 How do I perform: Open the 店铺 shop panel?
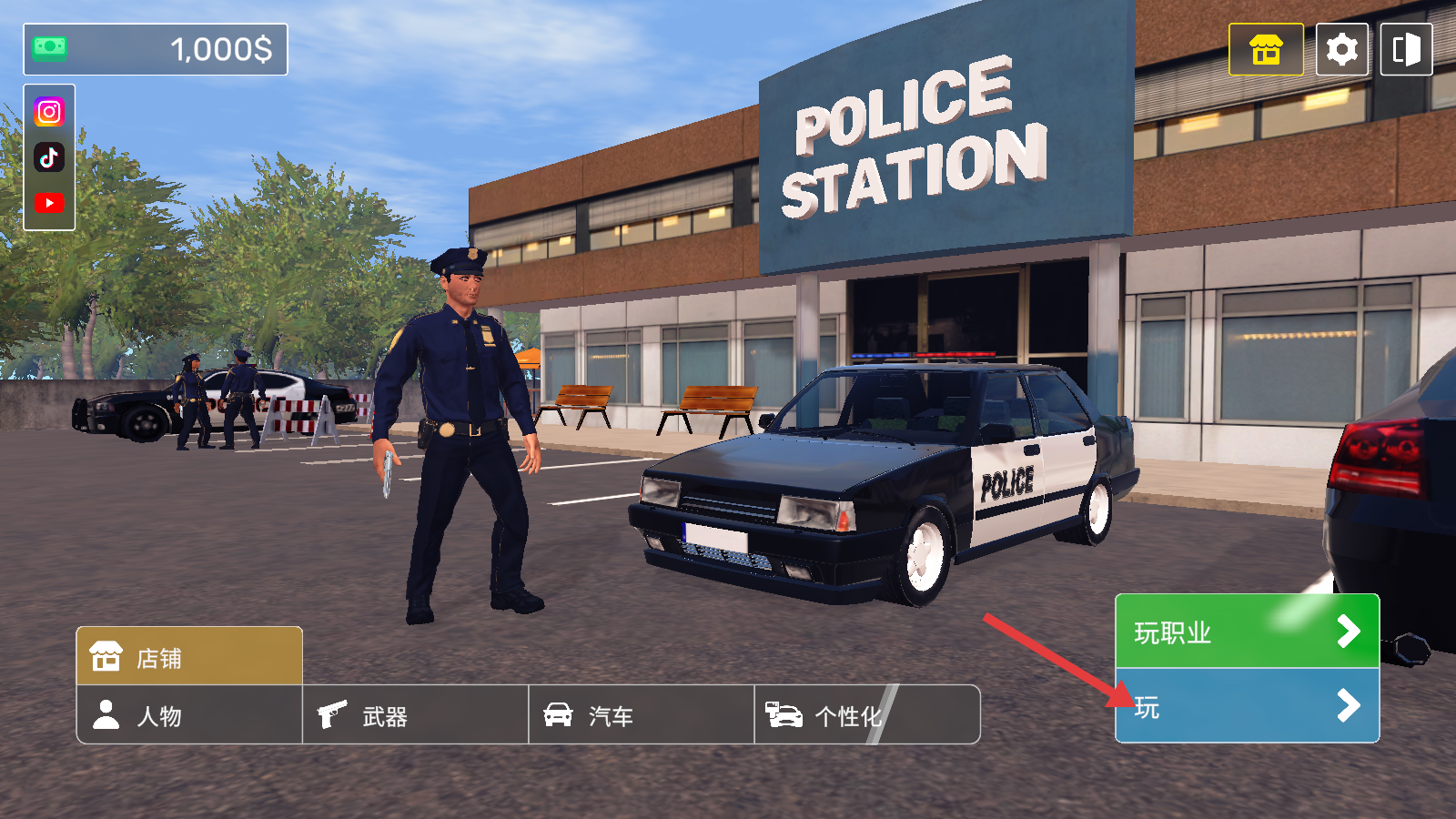[189, 656]
